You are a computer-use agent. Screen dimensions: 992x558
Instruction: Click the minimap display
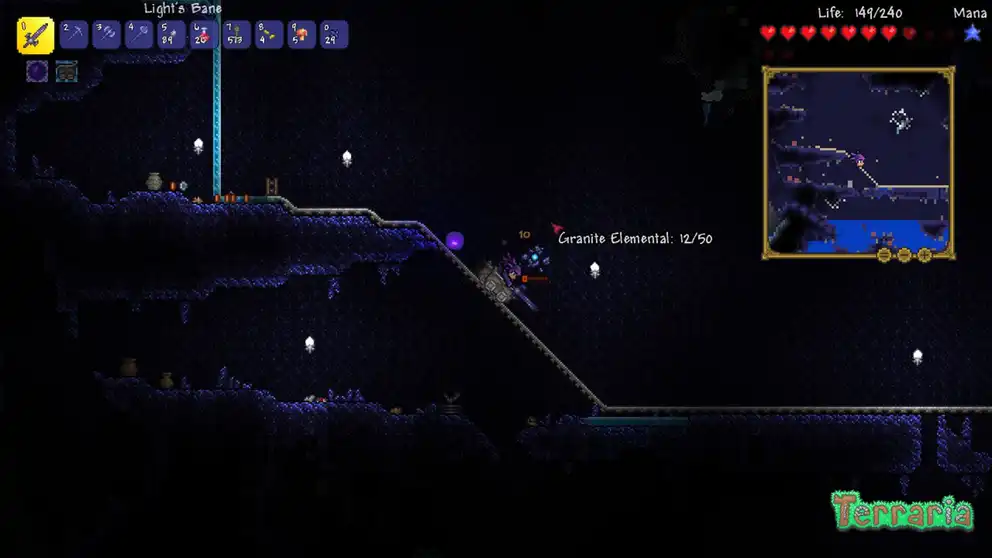858,160
